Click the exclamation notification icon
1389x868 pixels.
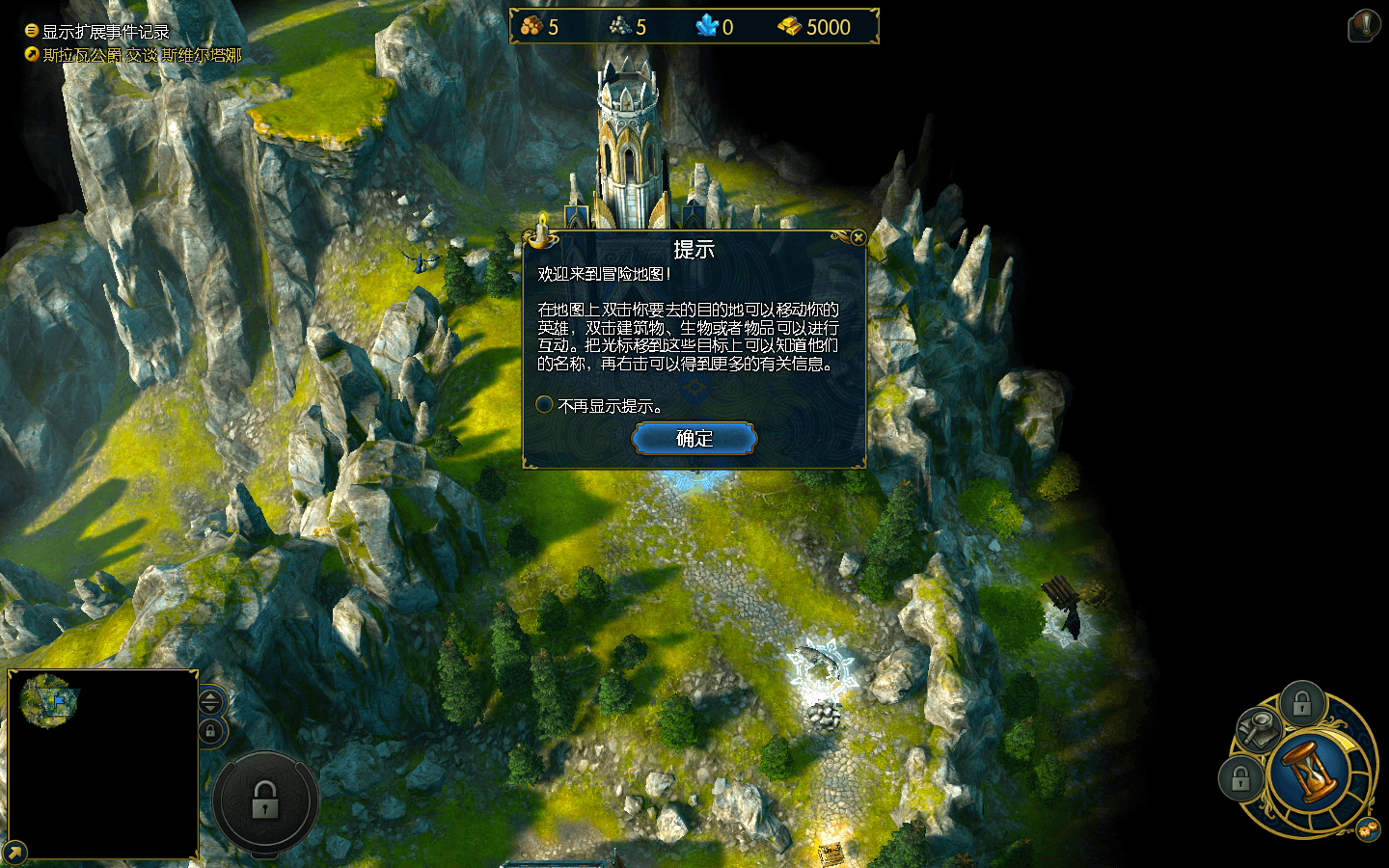[x=1364, y=25]
